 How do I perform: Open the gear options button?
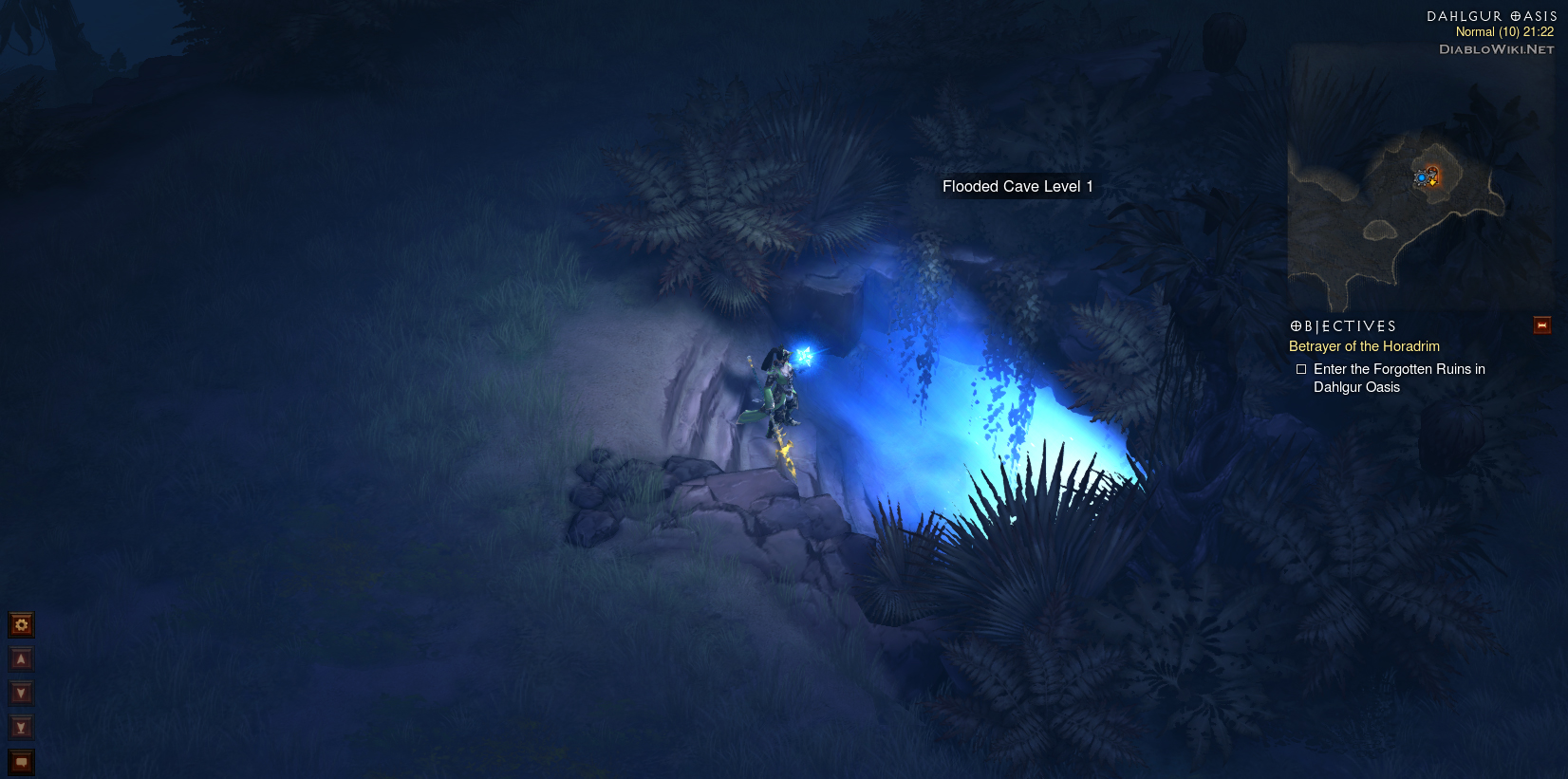pos(21,624)
